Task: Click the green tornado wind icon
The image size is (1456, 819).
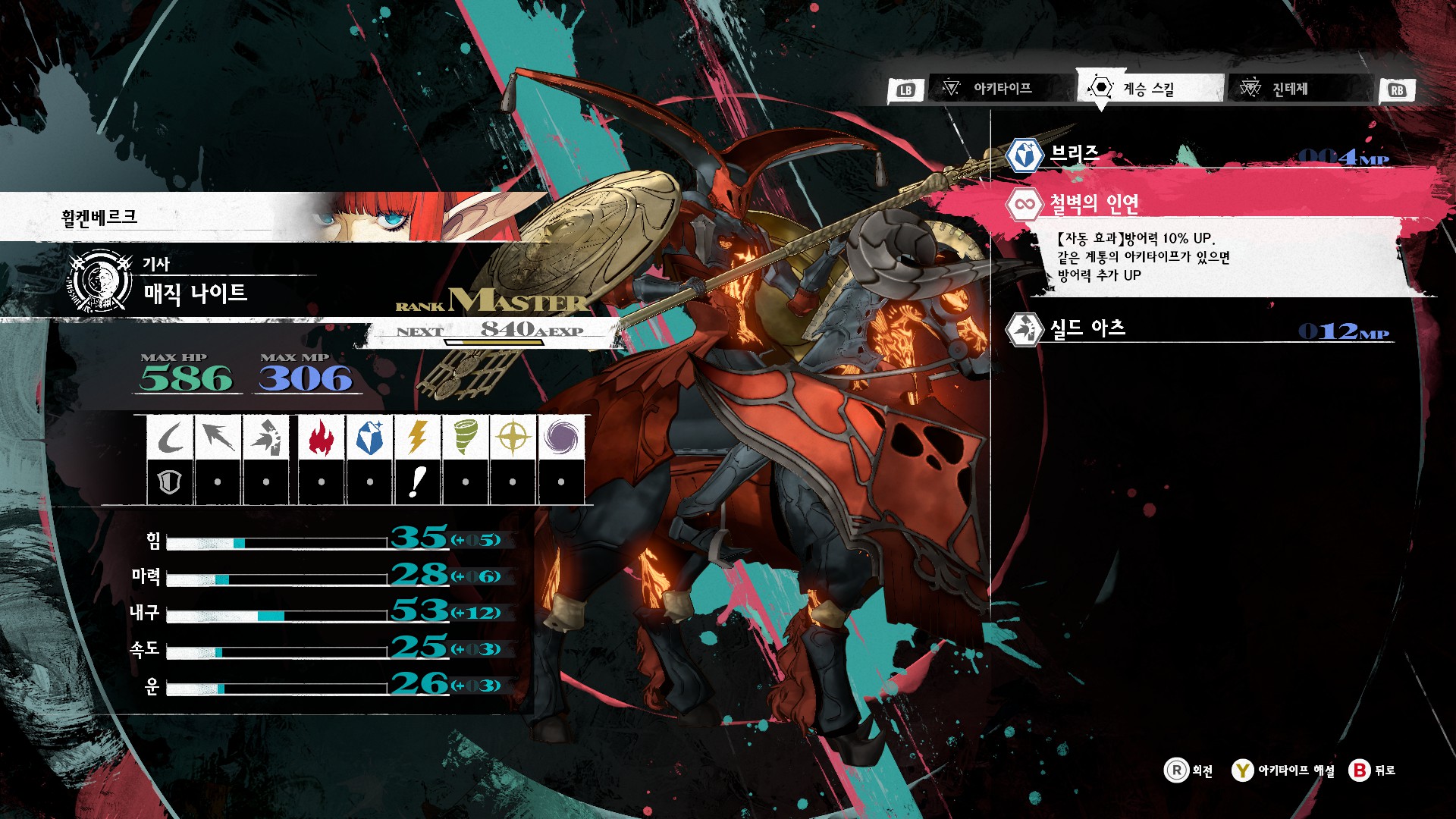Action: pos(465,438)
